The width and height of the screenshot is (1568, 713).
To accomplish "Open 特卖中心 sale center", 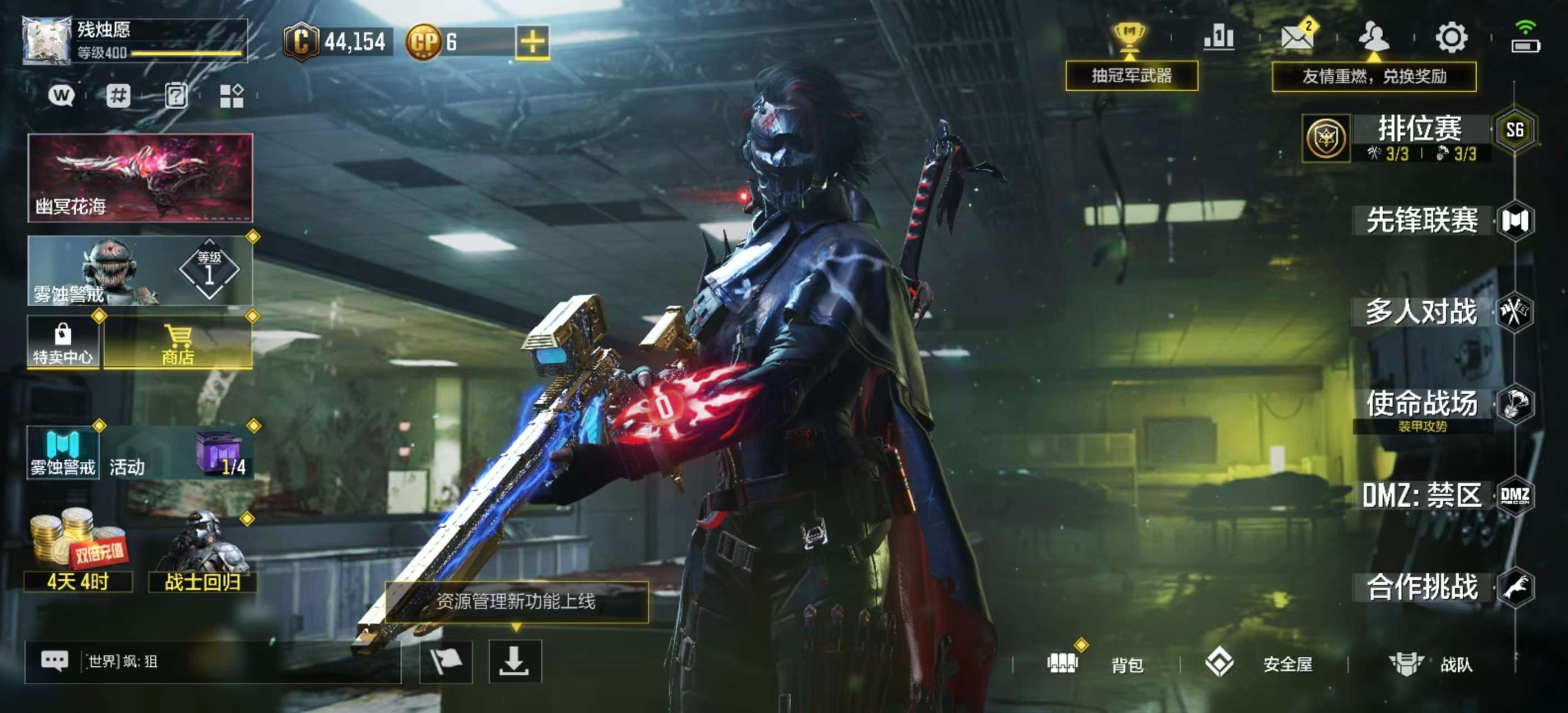I will coord(63,343).
